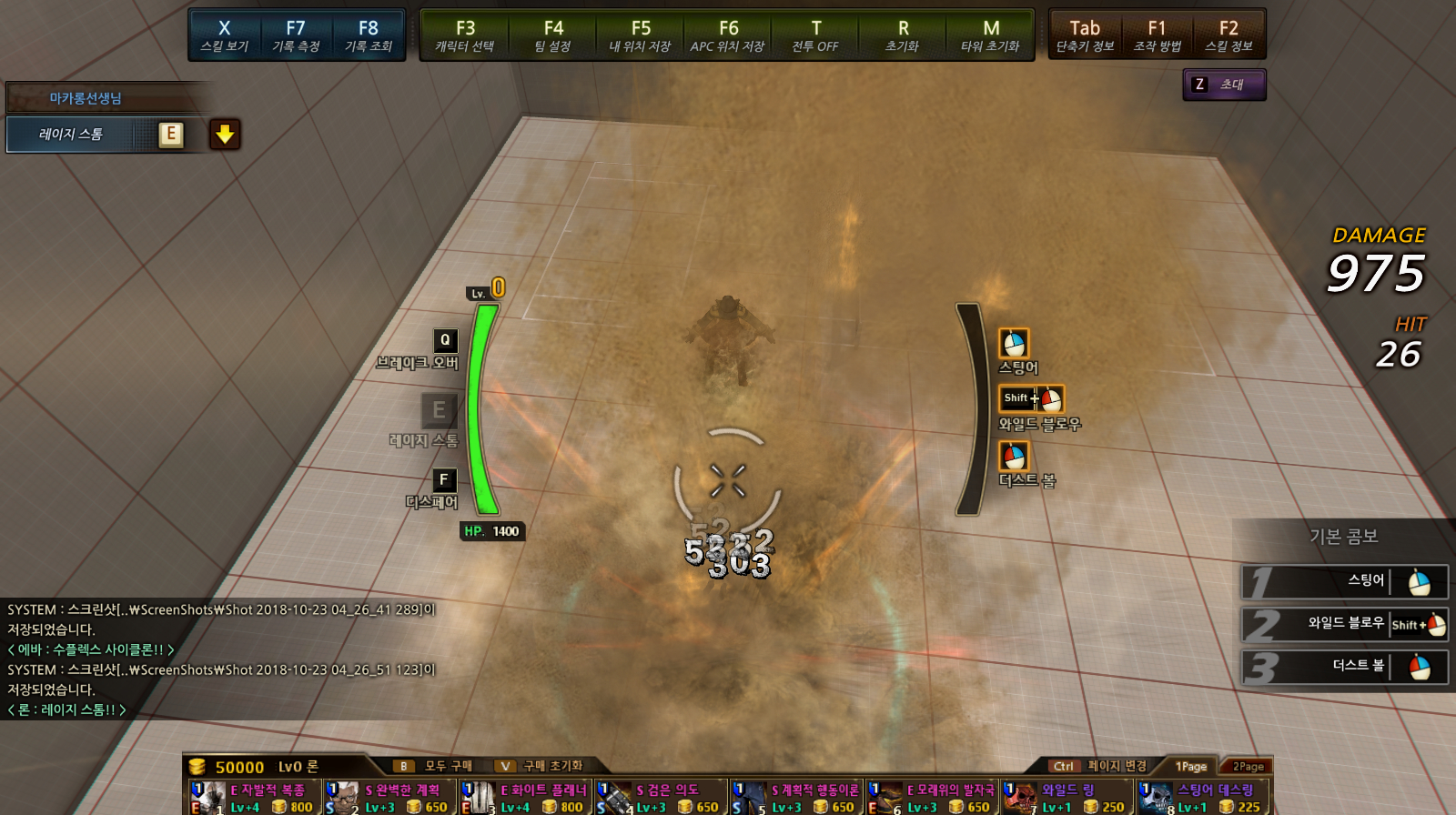This screenshot has width=1456, height=815.
Task: Select the 스팅어 데스링 shop item
Action: pyautogui.click(x=1202, y=798)
